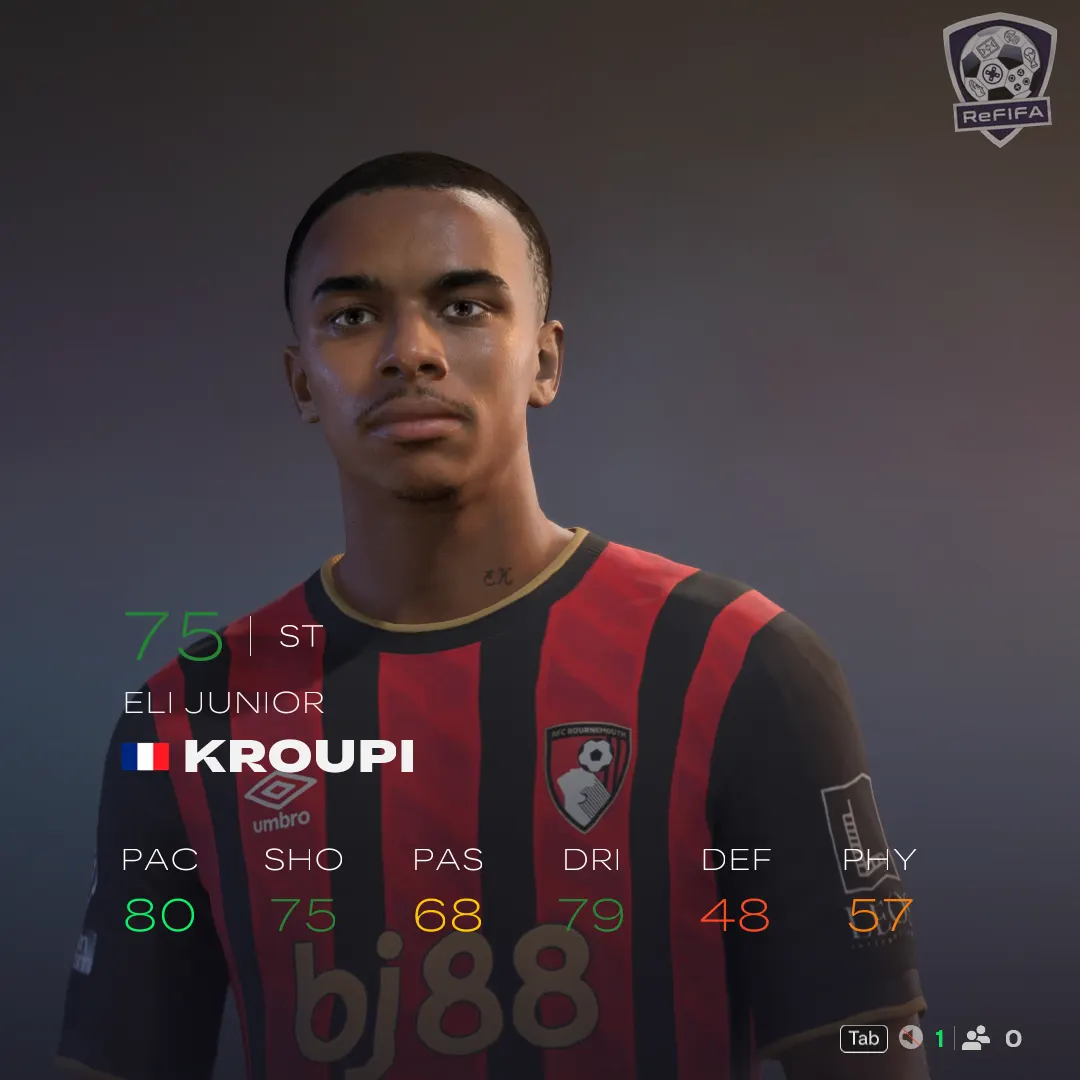Open the players group icon
The height and width of the screenshot is (1080, 1080).
(x=975, y=1039)
